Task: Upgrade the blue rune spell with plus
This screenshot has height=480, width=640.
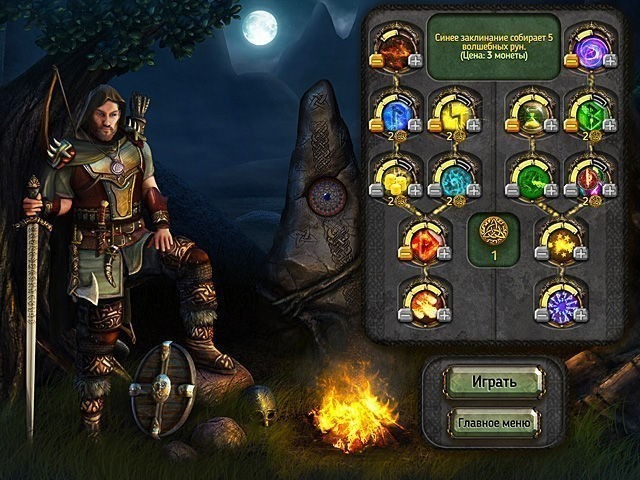Action: (x=415, y=125)
